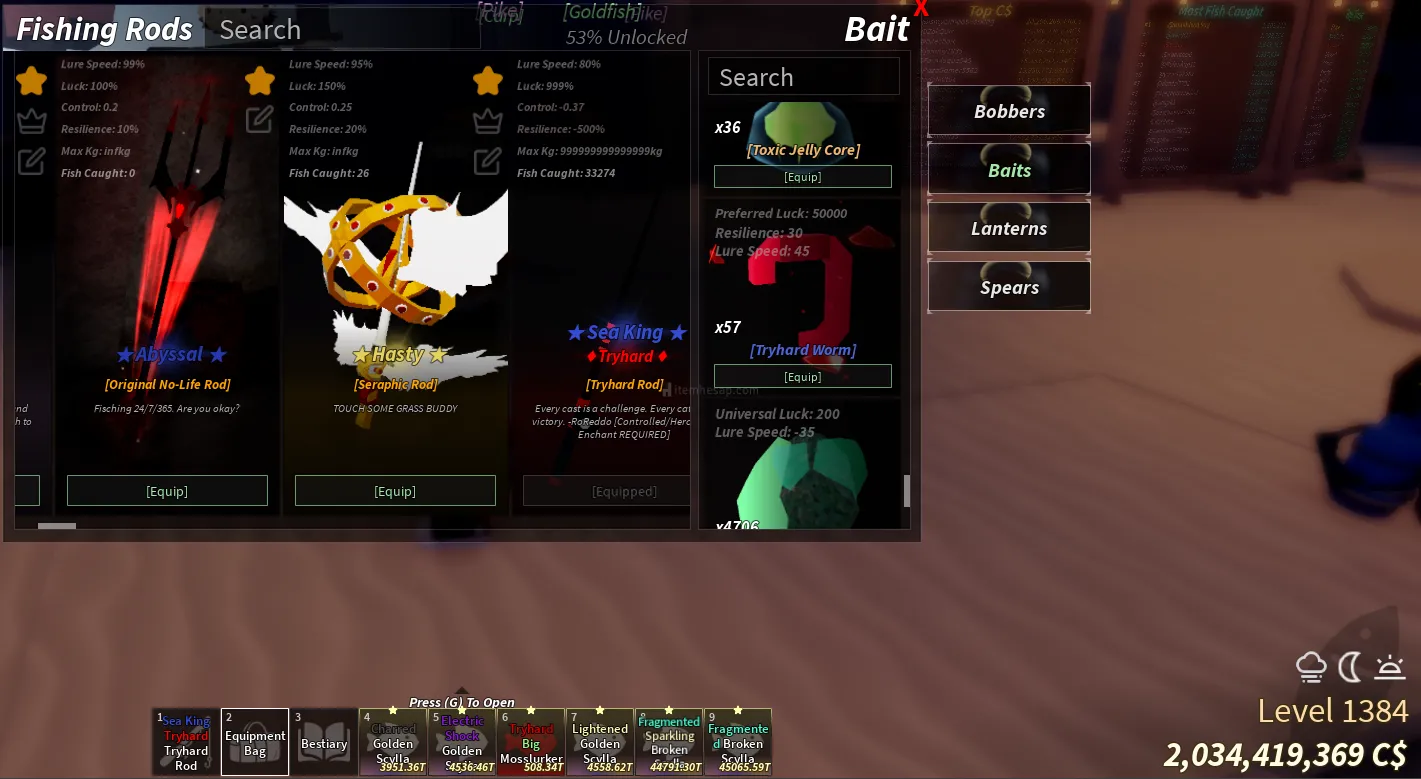The width and height of the screenshot is (1421, 779).
Task: Open the Bestiary from the hotbar
Action: [324, 742]
